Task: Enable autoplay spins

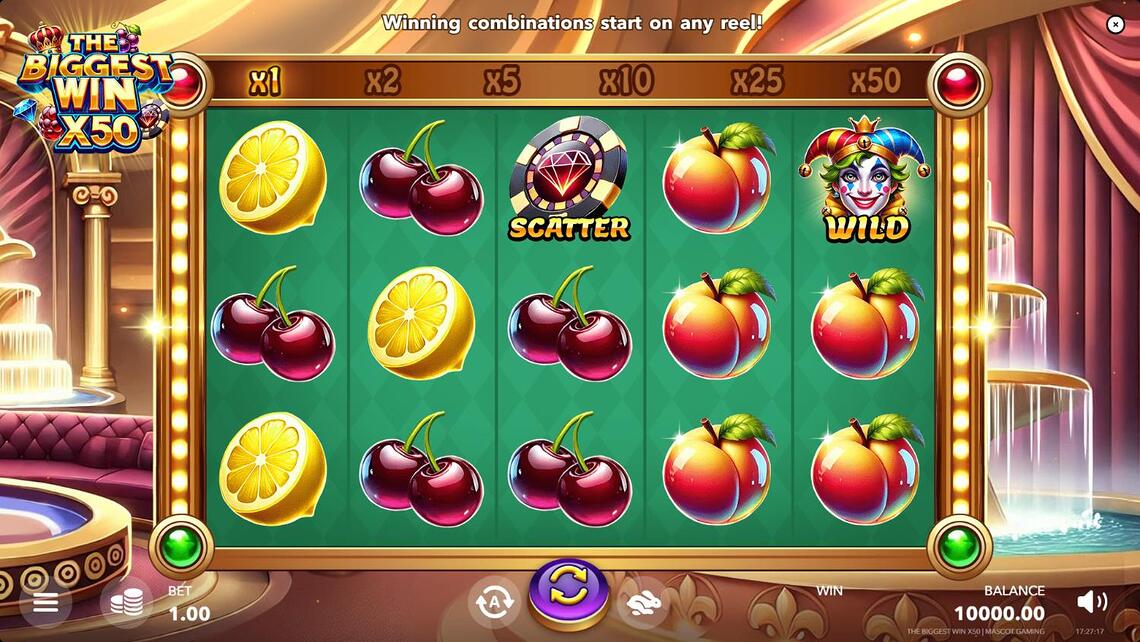Action: click(494, 601)
